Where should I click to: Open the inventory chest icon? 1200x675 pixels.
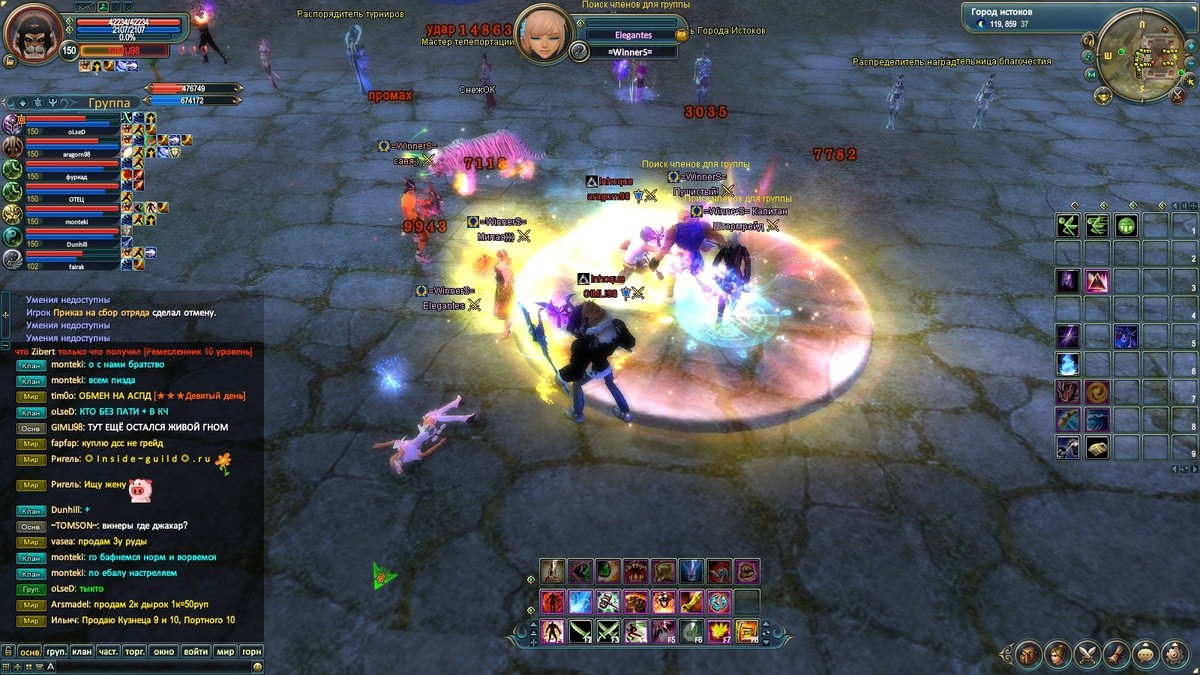pos(1027,655)
